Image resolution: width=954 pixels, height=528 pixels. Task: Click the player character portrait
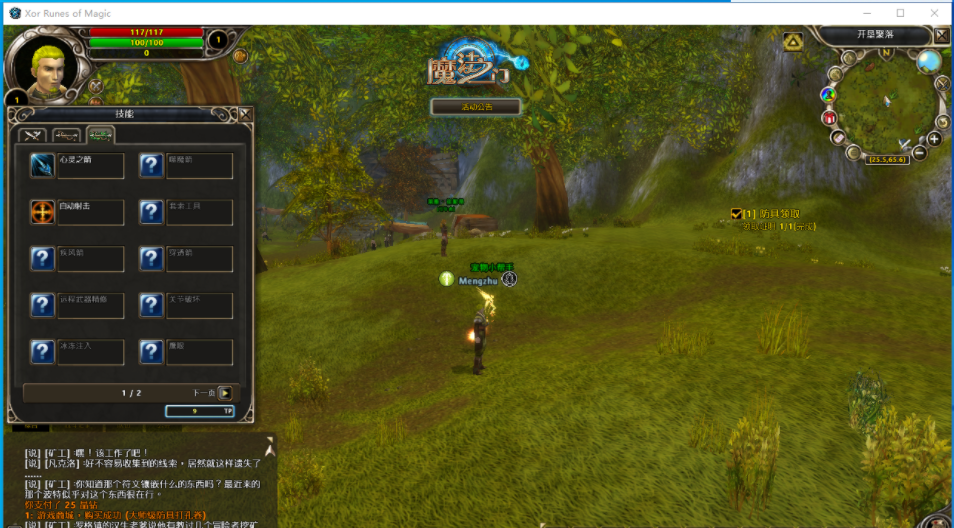click(x=47, y=65)
